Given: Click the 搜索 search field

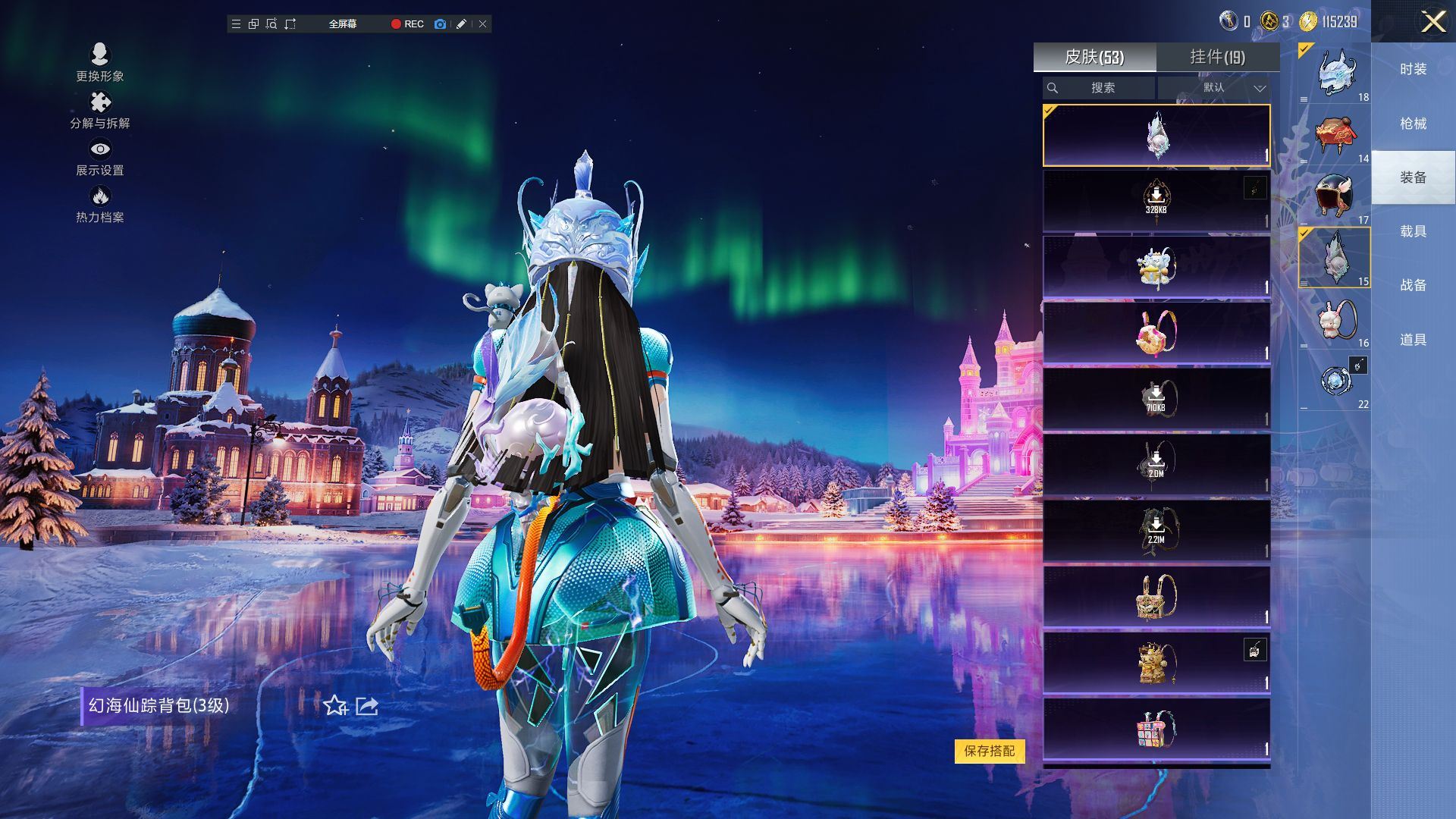Looking at the screenshot, I should point(1099,88).
